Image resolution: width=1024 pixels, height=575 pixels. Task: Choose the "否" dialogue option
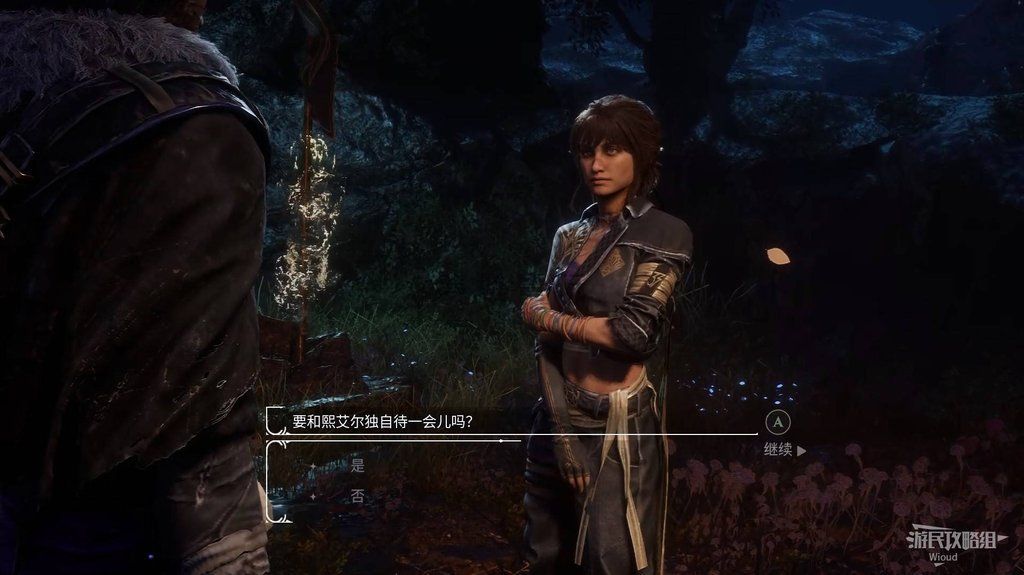point(357,495)
